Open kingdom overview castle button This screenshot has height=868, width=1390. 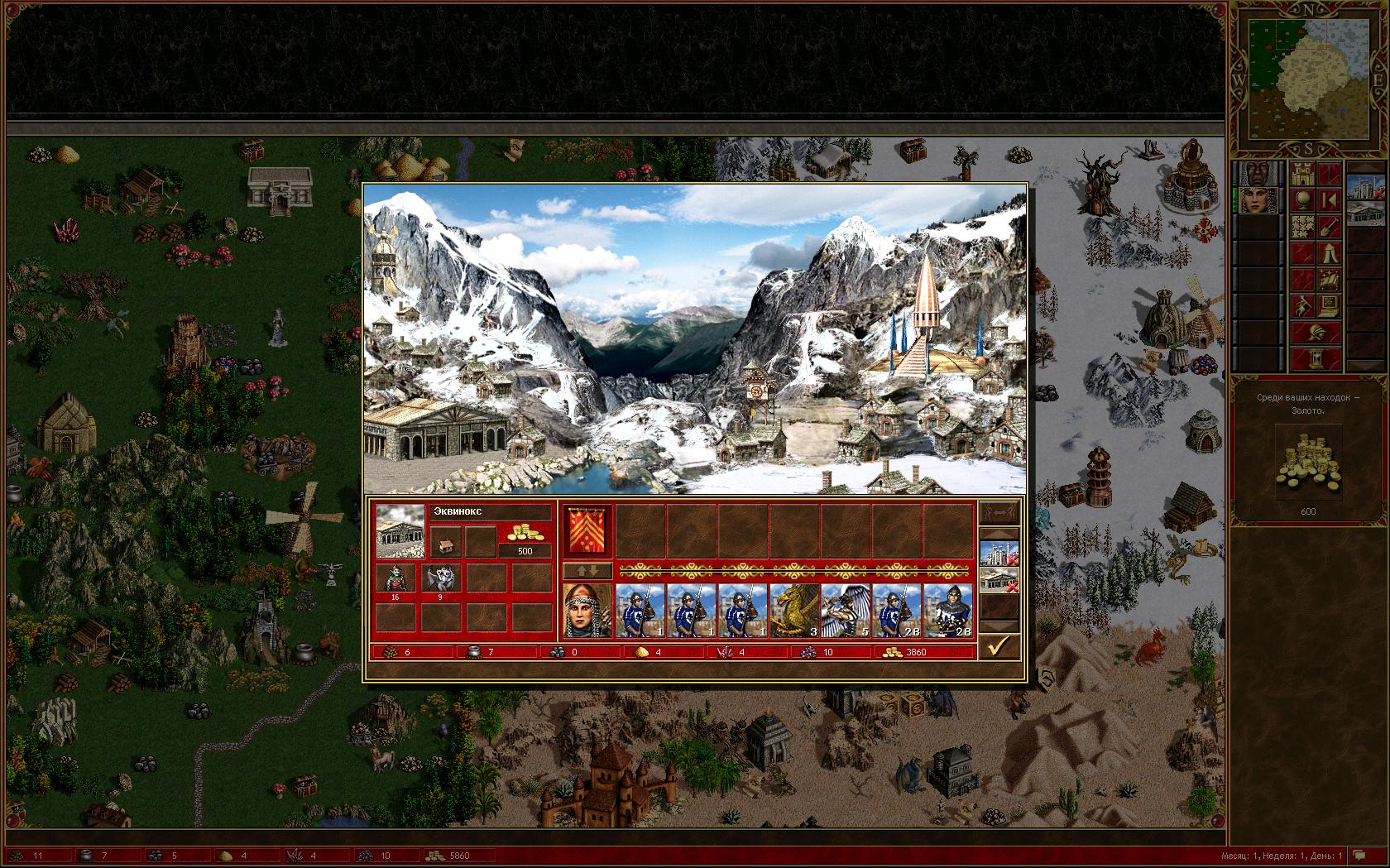click(x=1303, y=174)
